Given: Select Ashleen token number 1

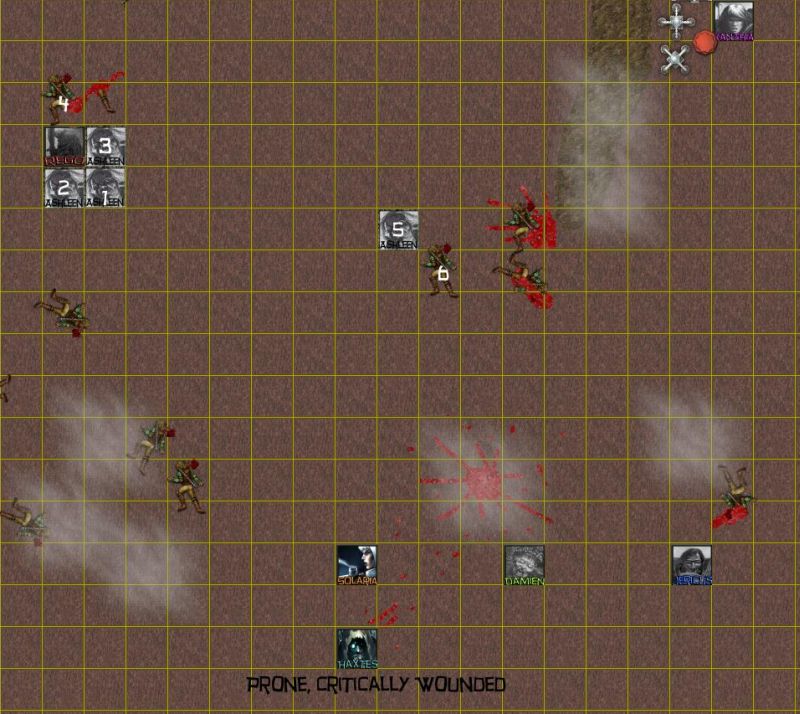Looking at the screenshot, I should [105, 188].
